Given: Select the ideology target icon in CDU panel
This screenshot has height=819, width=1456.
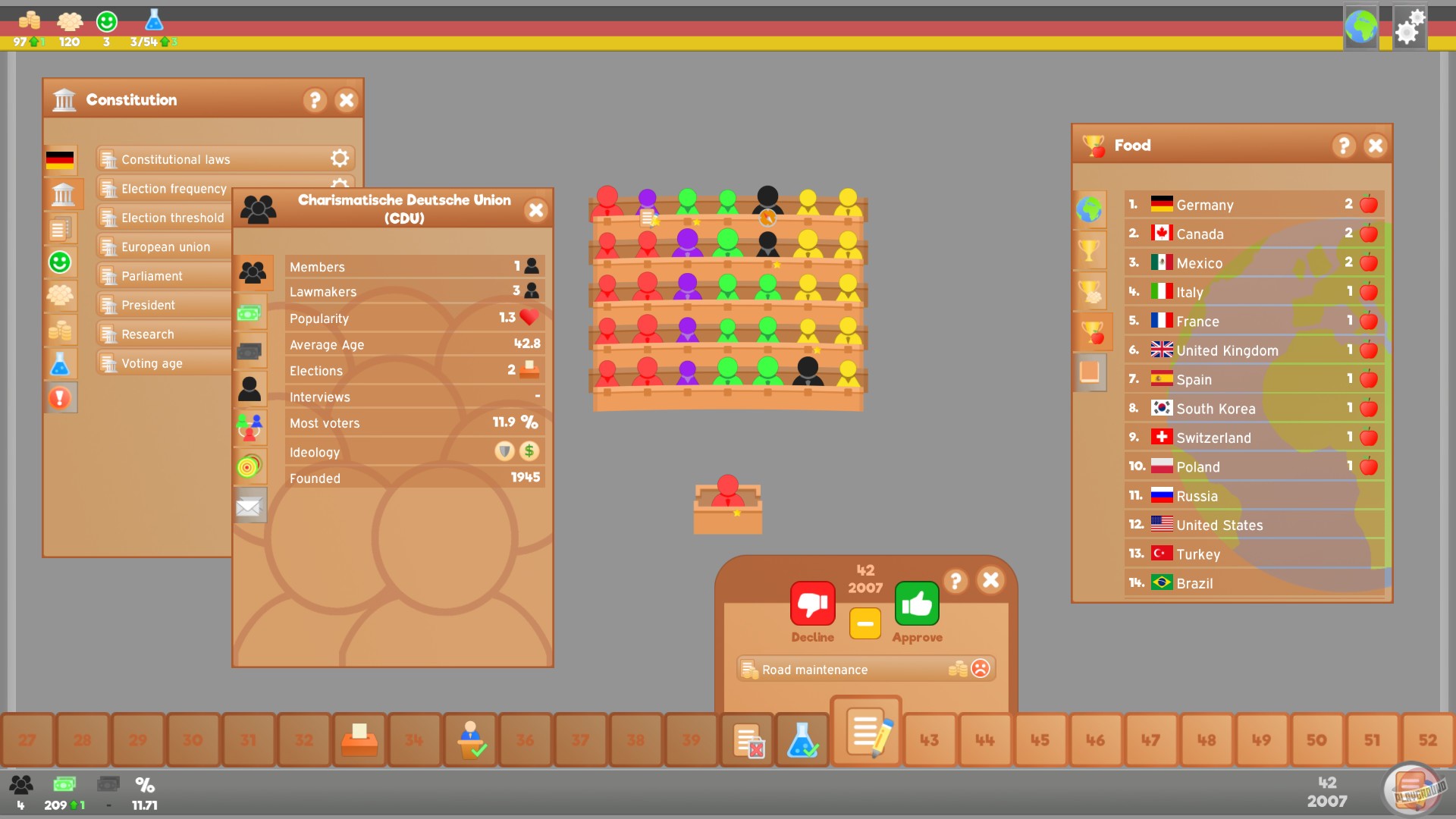Looking at the screenshot, I should 250,466.
